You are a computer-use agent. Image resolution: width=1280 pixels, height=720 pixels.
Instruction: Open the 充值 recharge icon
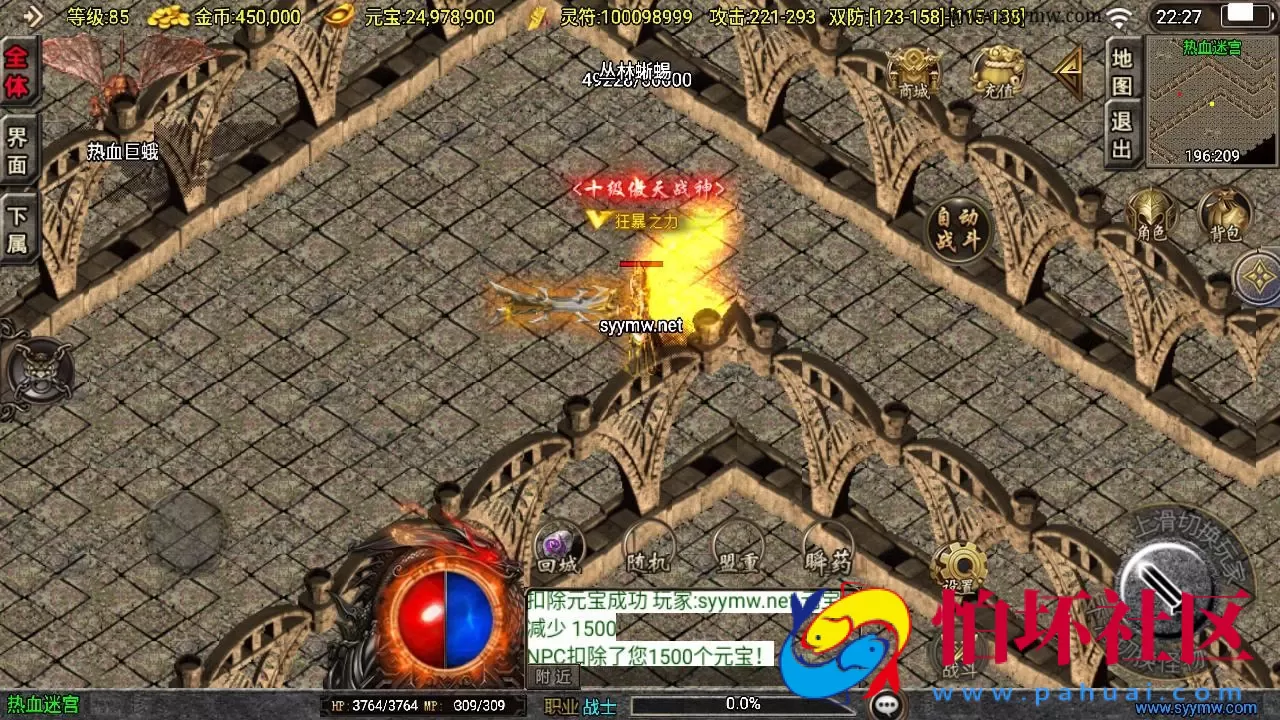(993, 70)
